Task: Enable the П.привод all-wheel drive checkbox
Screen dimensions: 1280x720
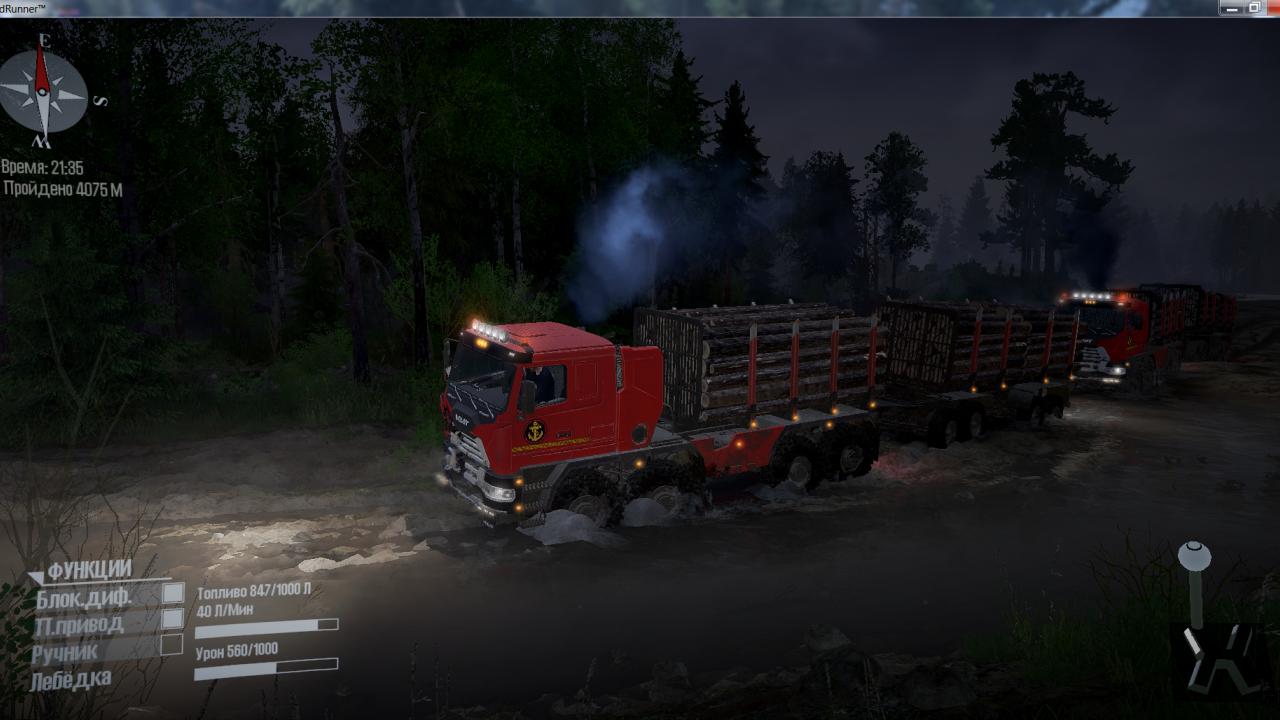Action: tap(173, 619)
